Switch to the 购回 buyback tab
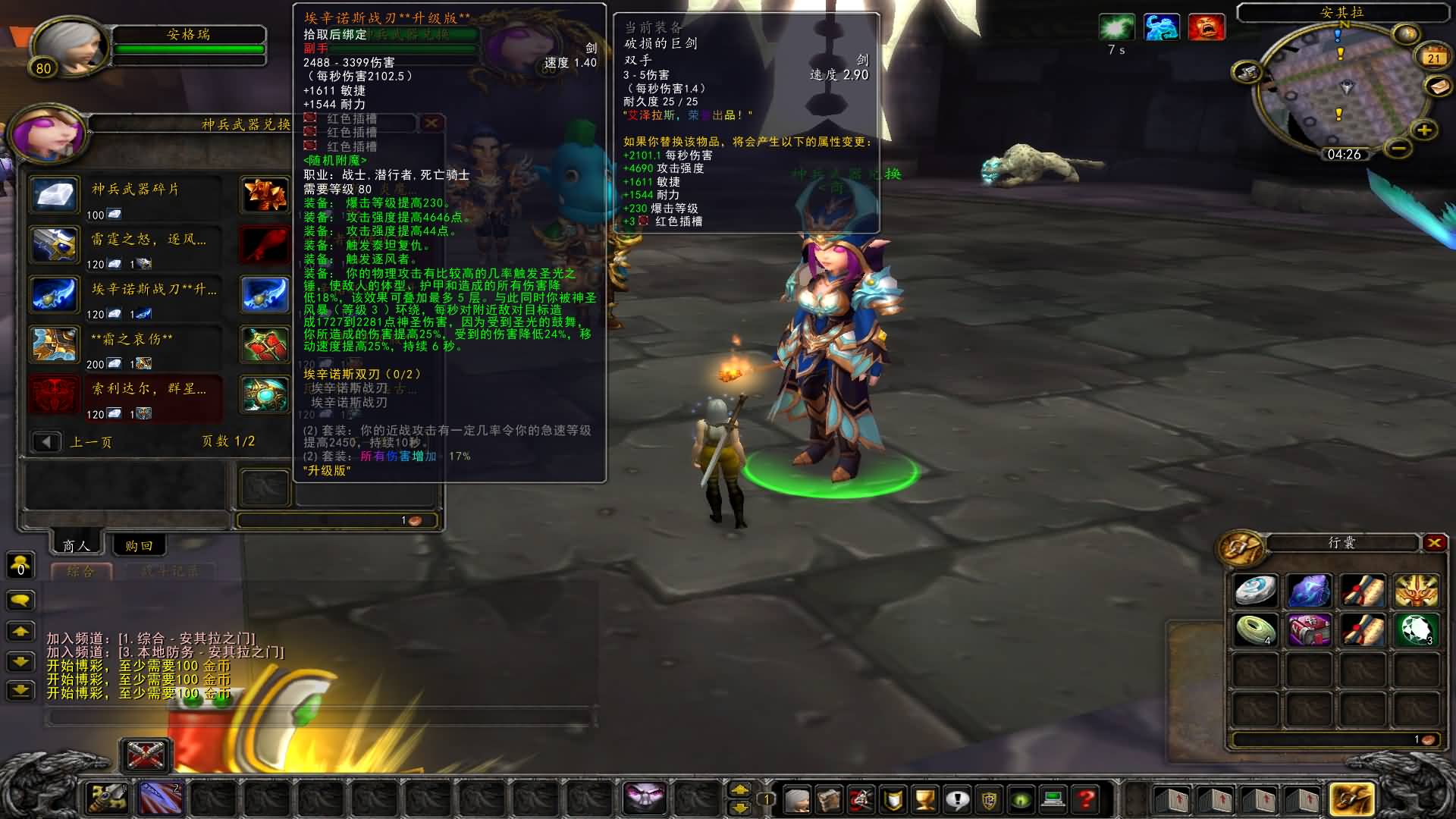 (139, 545)
